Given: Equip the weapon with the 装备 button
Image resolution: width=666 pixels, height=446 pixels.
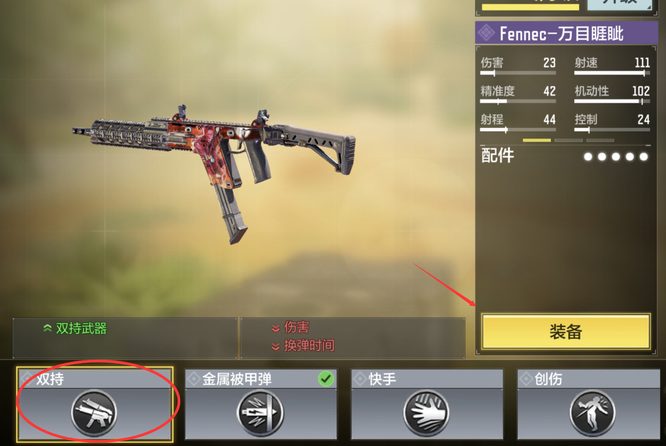Looking at the screenshot, I should [x=566, y=332].
